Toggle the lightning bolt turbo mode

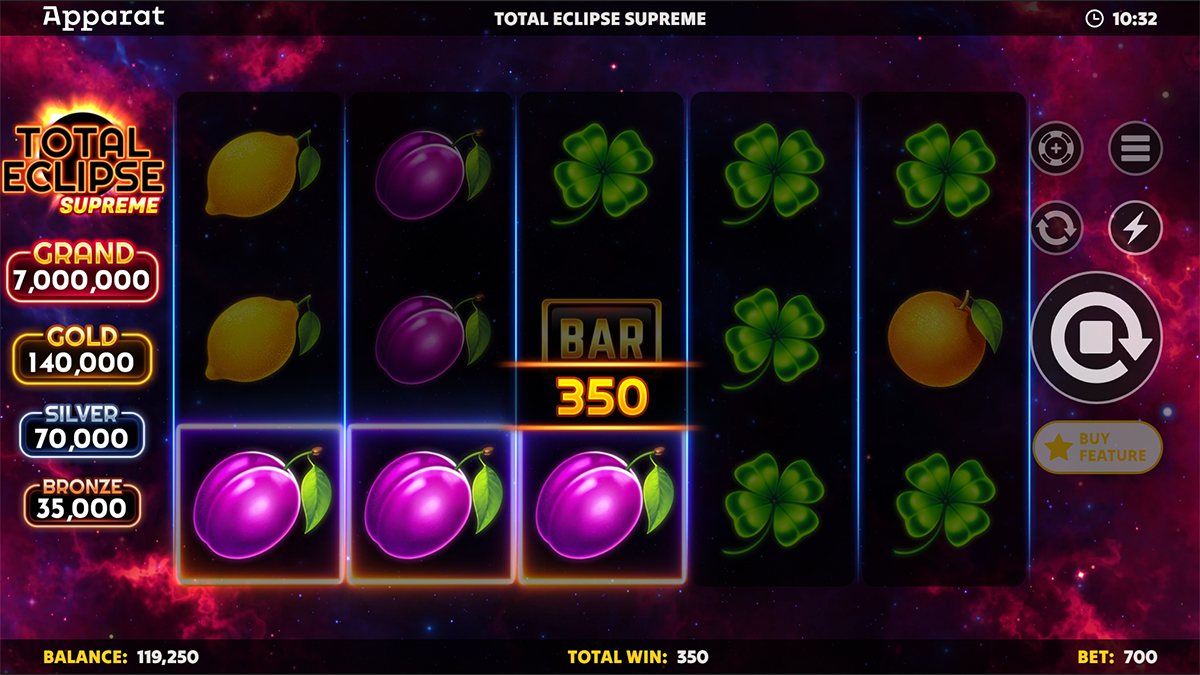[x=1135, y=228]
